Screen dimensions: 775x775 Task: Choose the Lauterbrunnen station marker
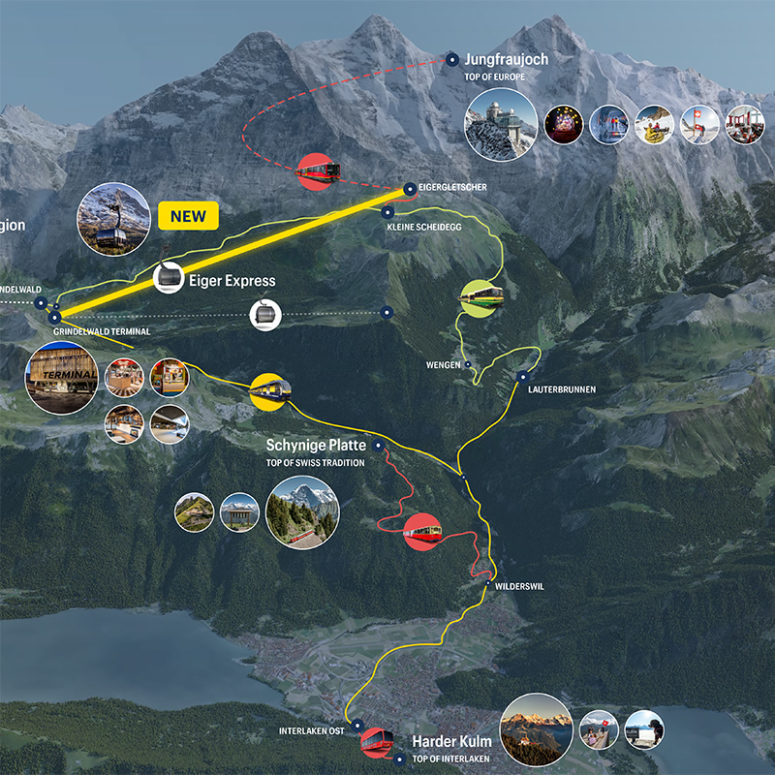(x=522, y=376)
